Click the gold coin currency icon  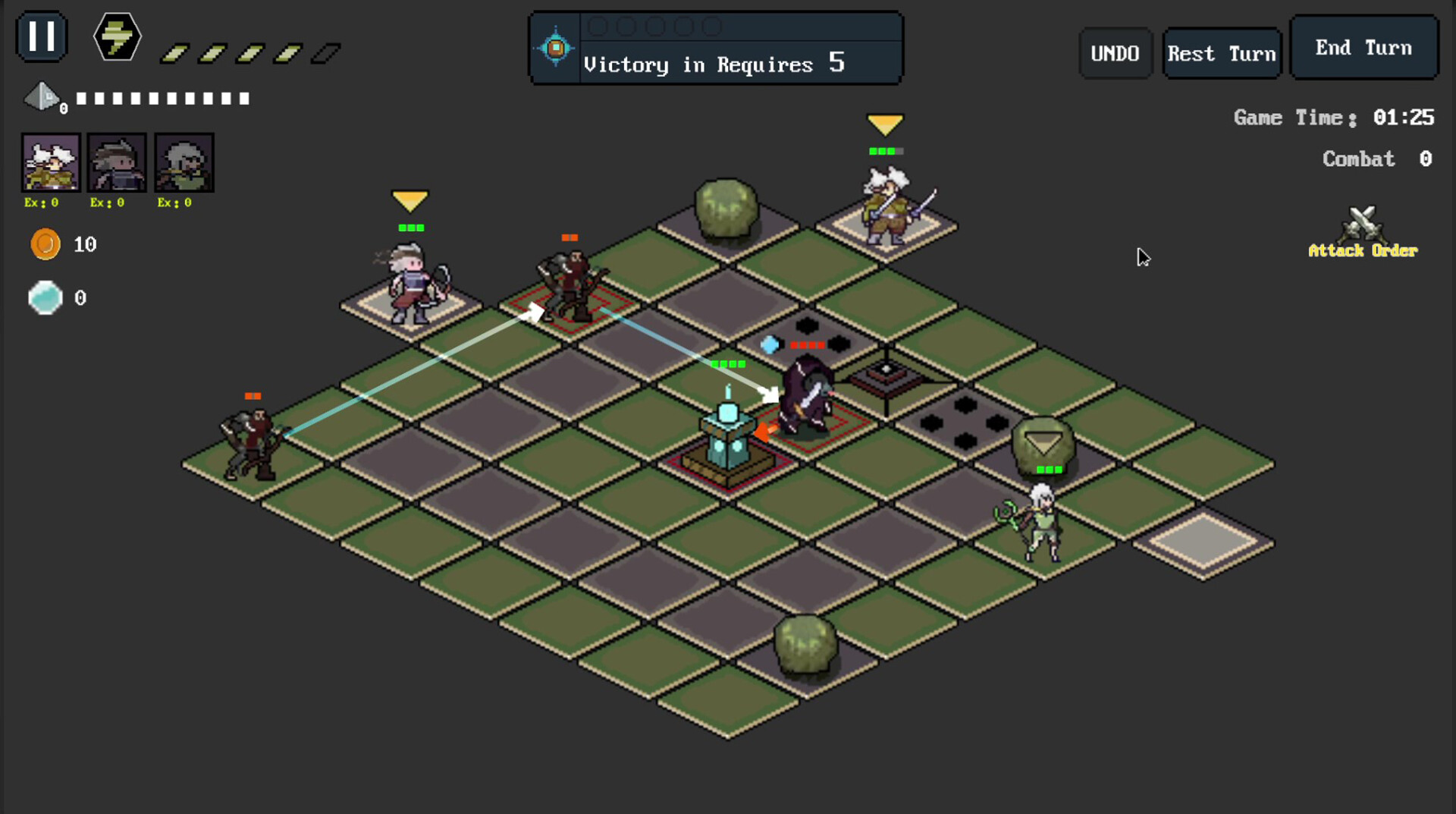tap(47, 244)
